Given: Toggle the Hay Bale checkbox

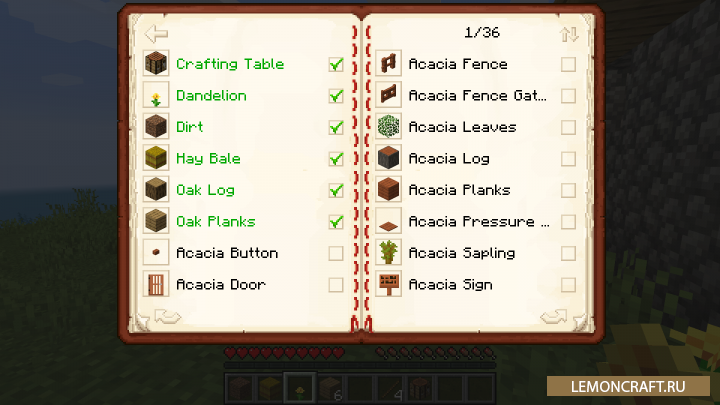Looking at the screenshot, I should [336, 159].
